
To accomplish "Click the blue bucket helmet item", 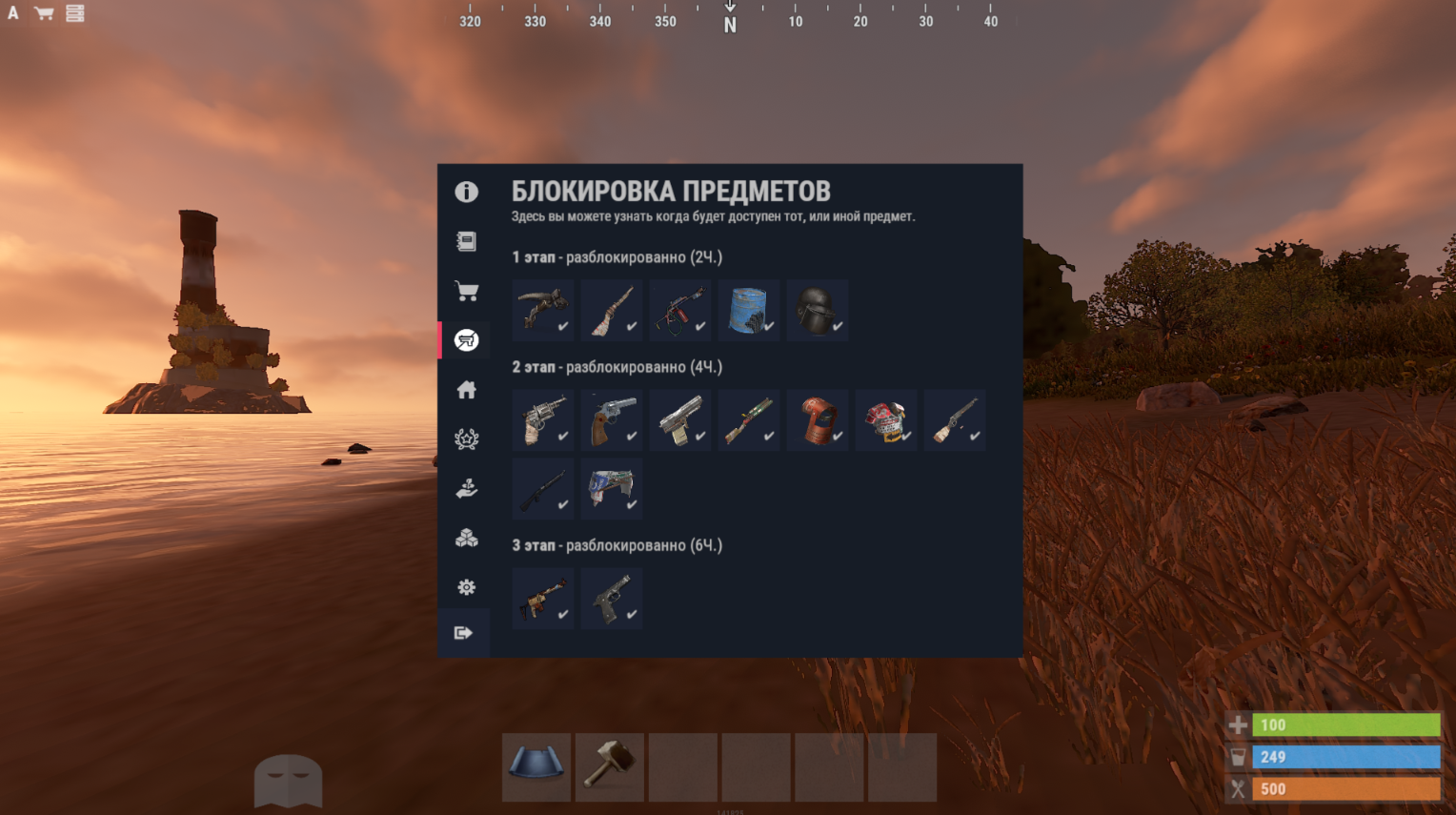I will (748, 310).
